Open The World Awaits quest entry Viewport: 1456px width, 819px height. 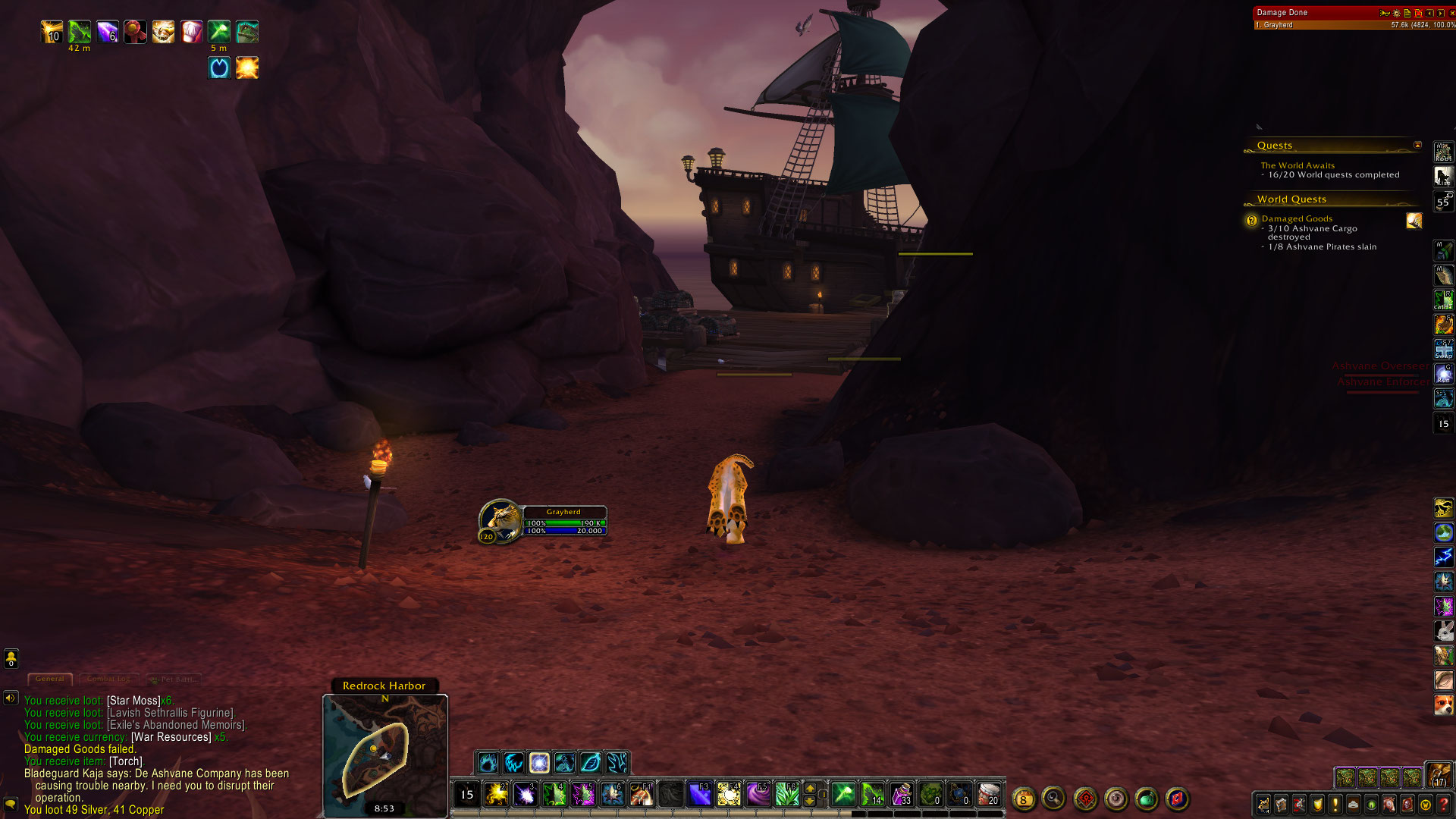[1298, 165]
